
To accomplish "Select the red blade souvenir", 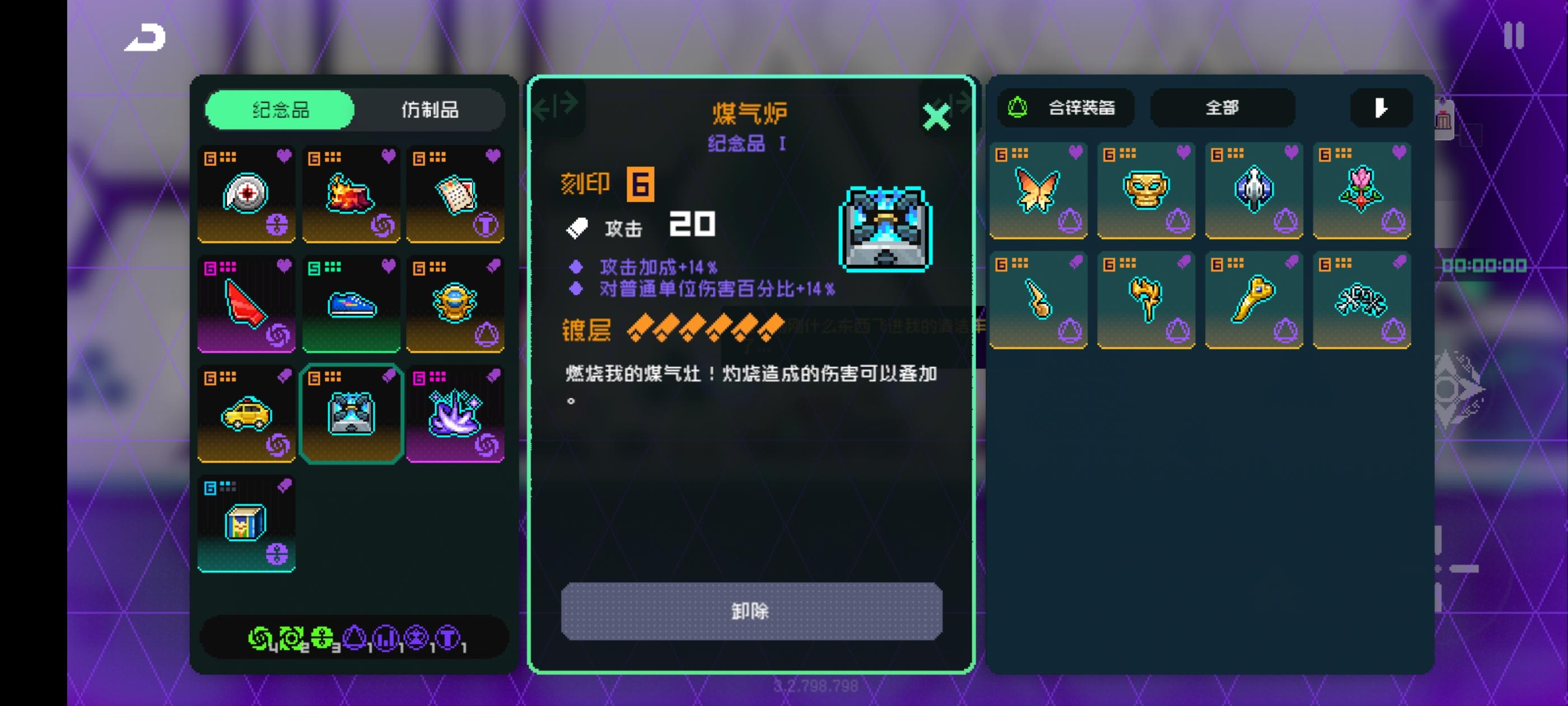I will coord(246,305).
